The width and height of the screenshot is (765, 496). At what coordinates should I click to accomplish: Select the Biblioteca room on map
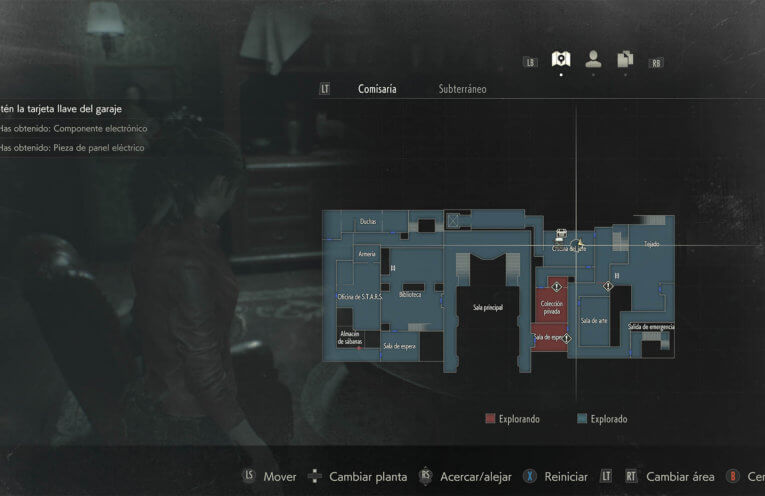pos(410,295)
